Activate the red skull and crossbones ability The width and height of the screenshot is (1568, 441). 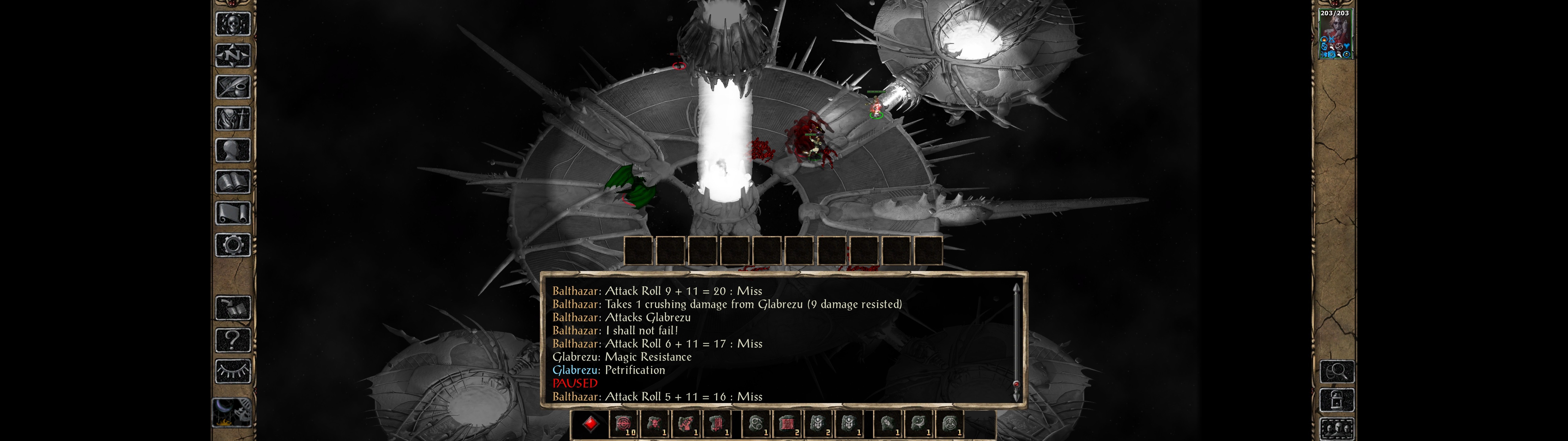pyautogui.click(x=655, y=423)
